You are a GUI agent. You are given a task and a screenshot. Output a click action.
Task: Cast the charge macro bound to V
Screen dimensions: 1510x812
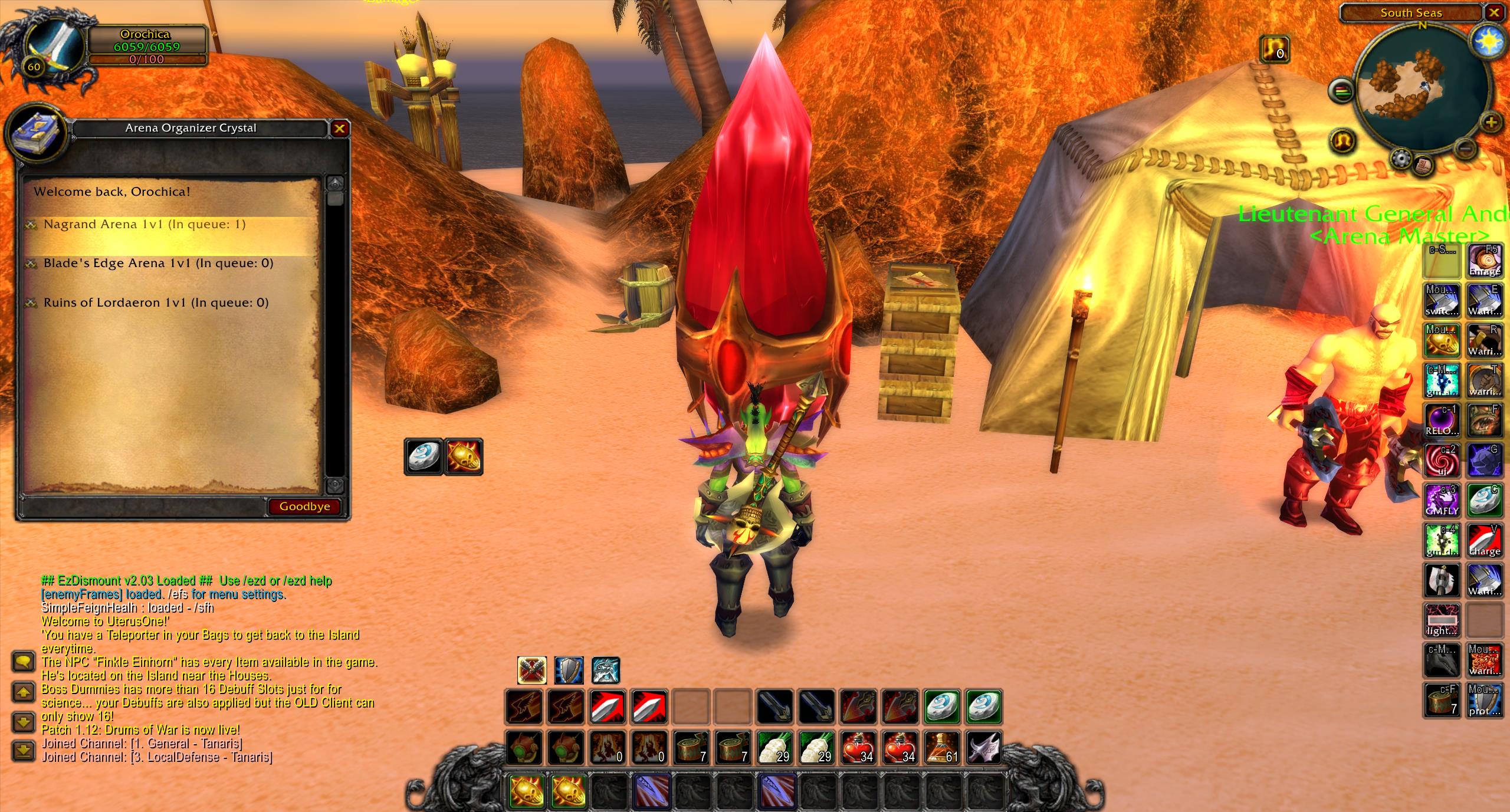1485,541
